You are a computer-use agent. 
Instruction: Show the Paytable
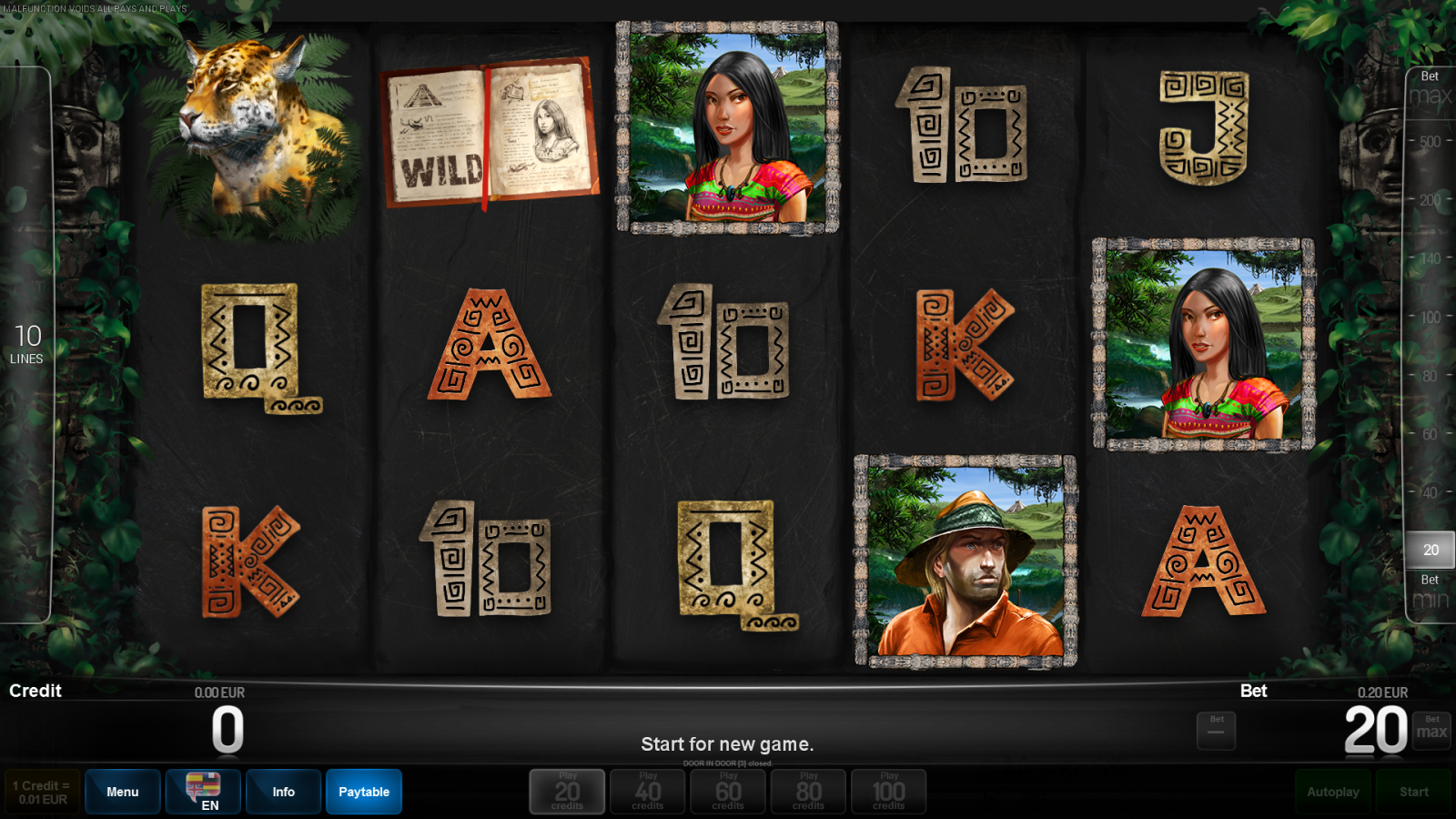pyautogui.click(x=364, y=792)
